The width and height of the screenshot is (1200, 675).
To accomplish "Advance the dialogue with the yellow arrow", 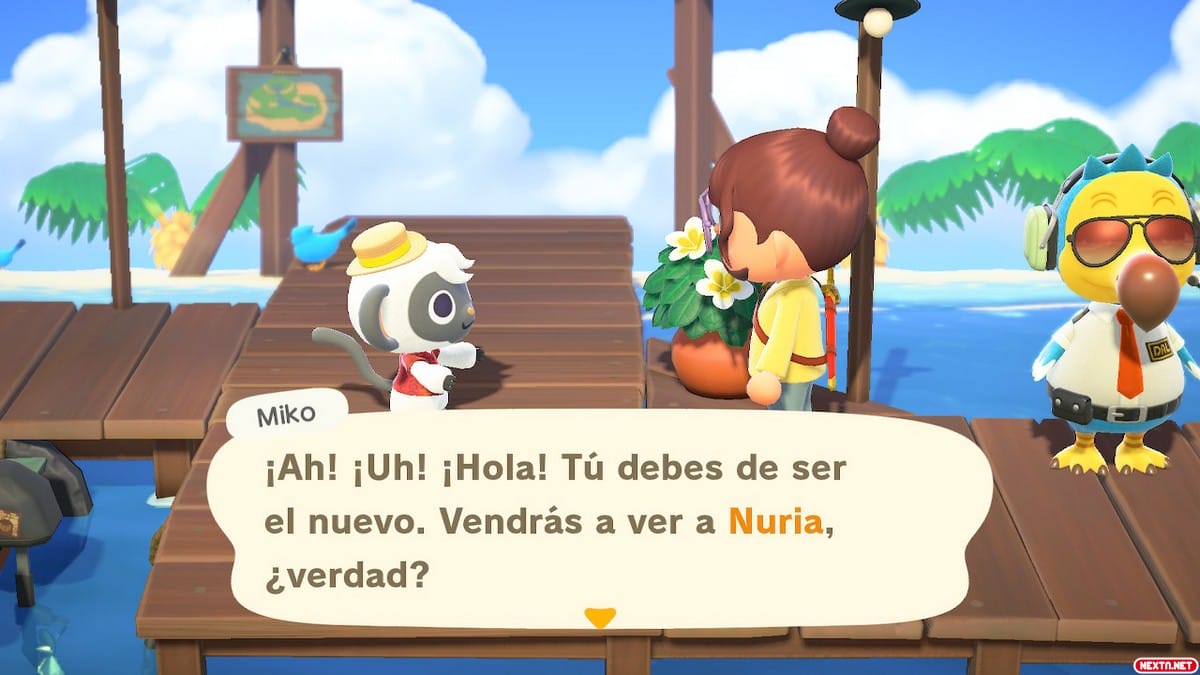I will pyautogui.click(x=599, y=617).
